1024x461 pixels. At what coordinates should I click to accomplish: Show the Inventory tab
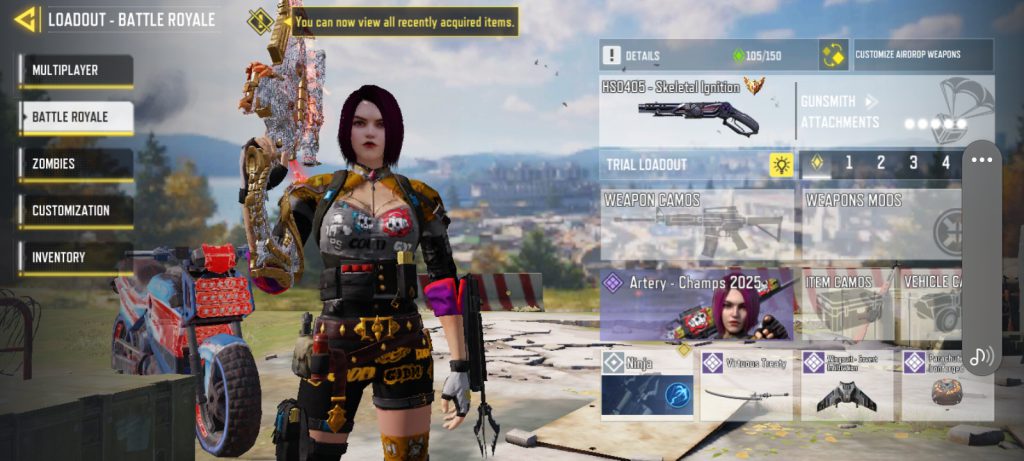75,257
